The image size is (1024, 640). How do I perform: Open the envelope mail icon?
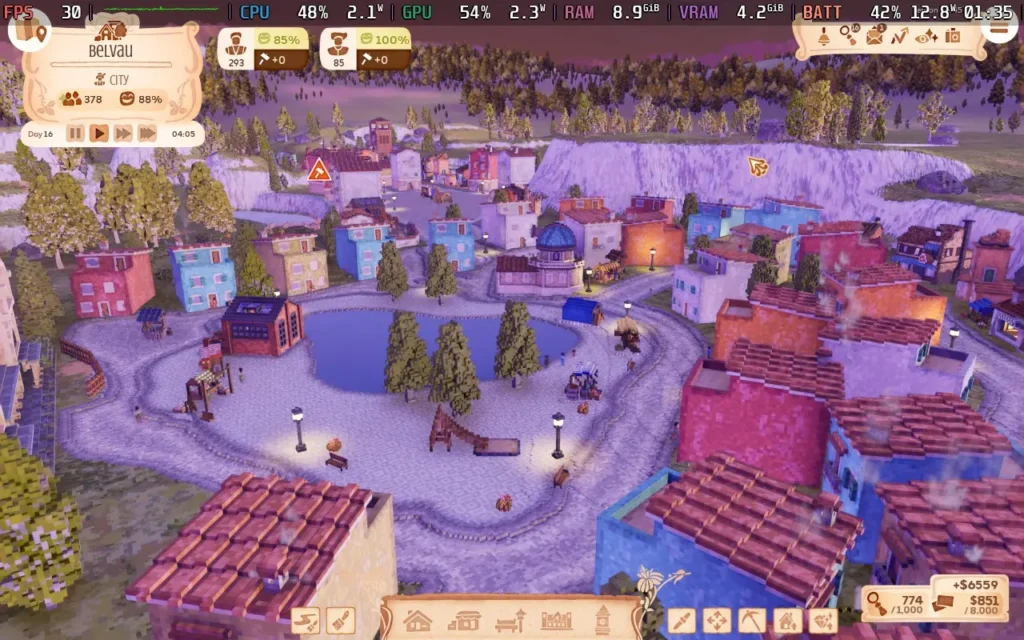[x=875, y=36]
